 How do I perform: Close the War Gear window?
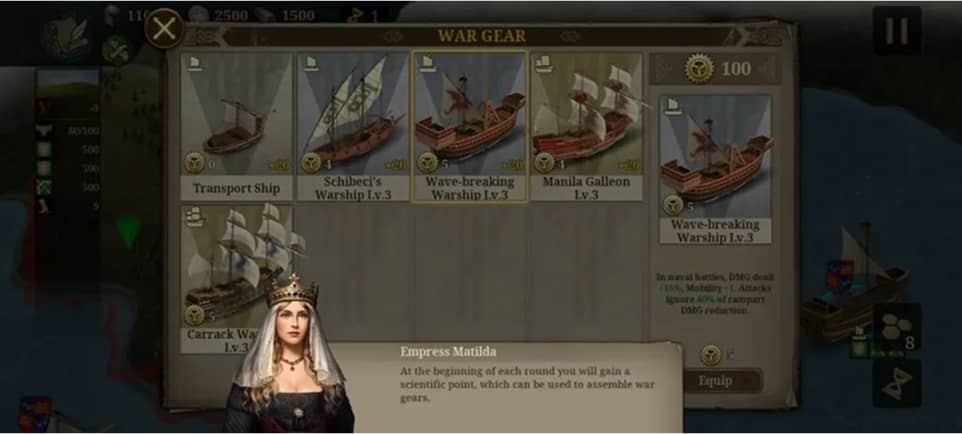(164, 29)
